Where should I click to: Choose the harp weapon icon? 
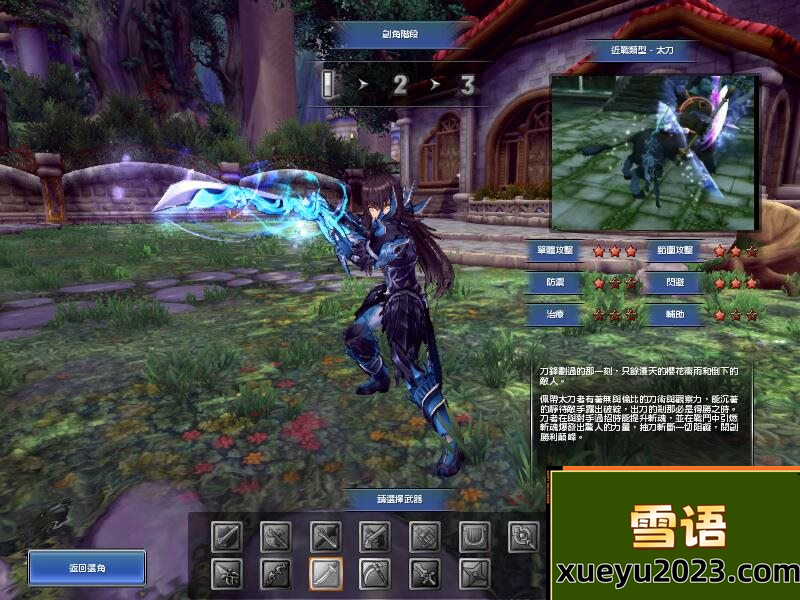(x=475, y=537)
